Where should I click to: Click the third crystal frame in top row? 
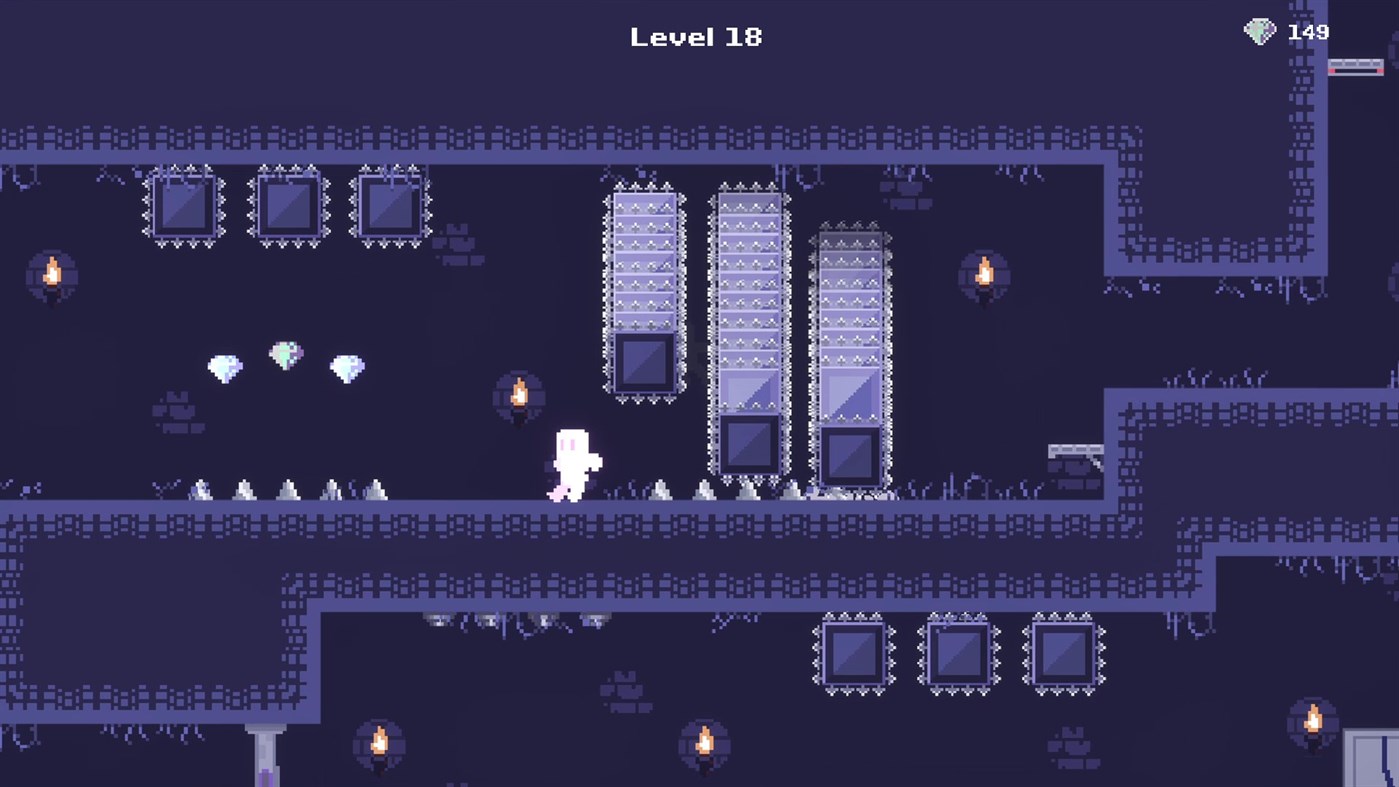[x=390, y=205]
